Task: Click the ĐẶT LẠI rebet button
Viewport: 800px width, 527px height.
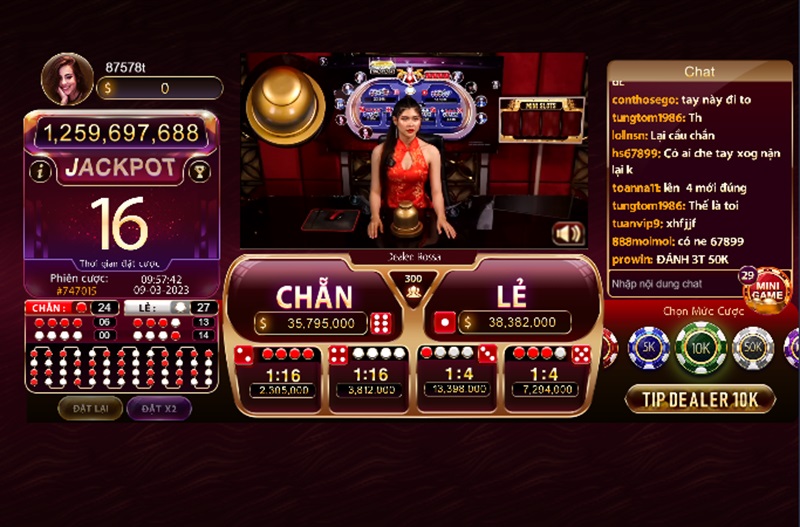Action: click(x=90, y=408)
